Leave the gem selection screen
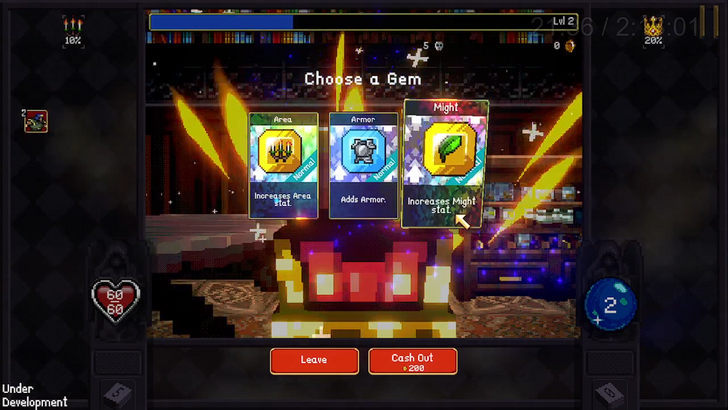Image resolution: width=728 pixels, height=410 pixels. [x=314, y=360]
